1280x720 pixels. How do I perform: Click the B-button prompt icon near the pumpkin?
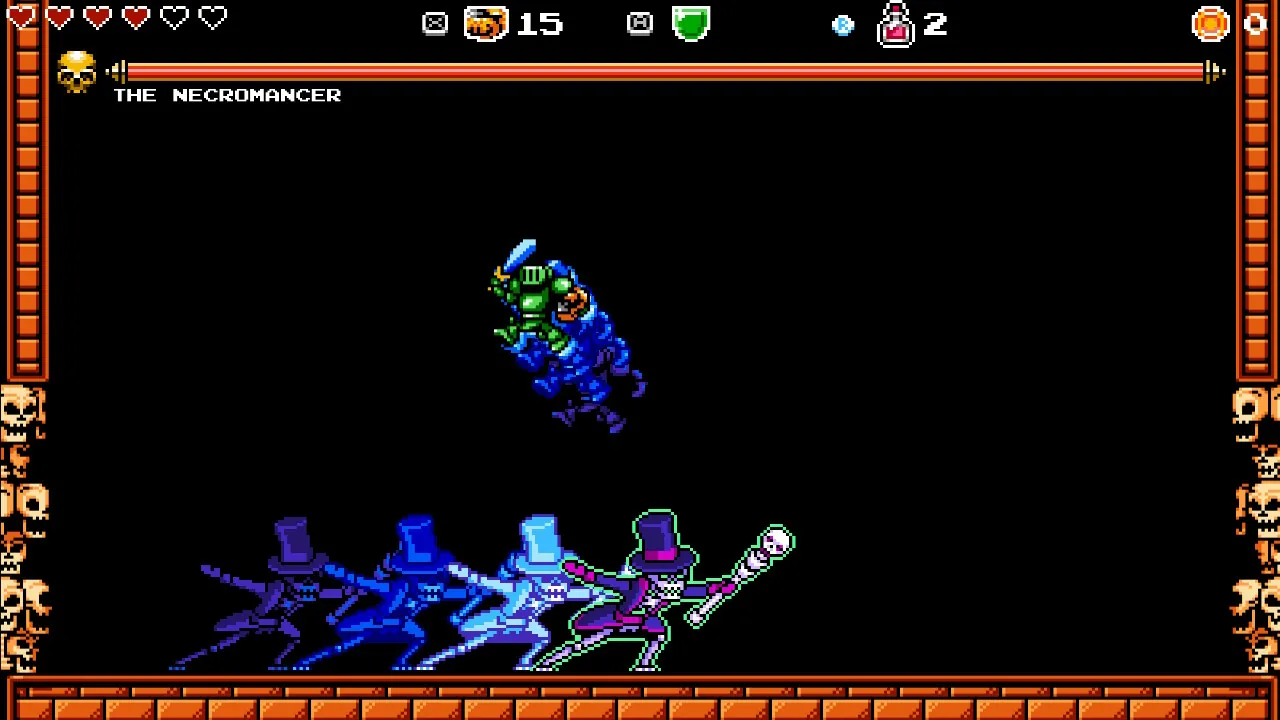435,23
